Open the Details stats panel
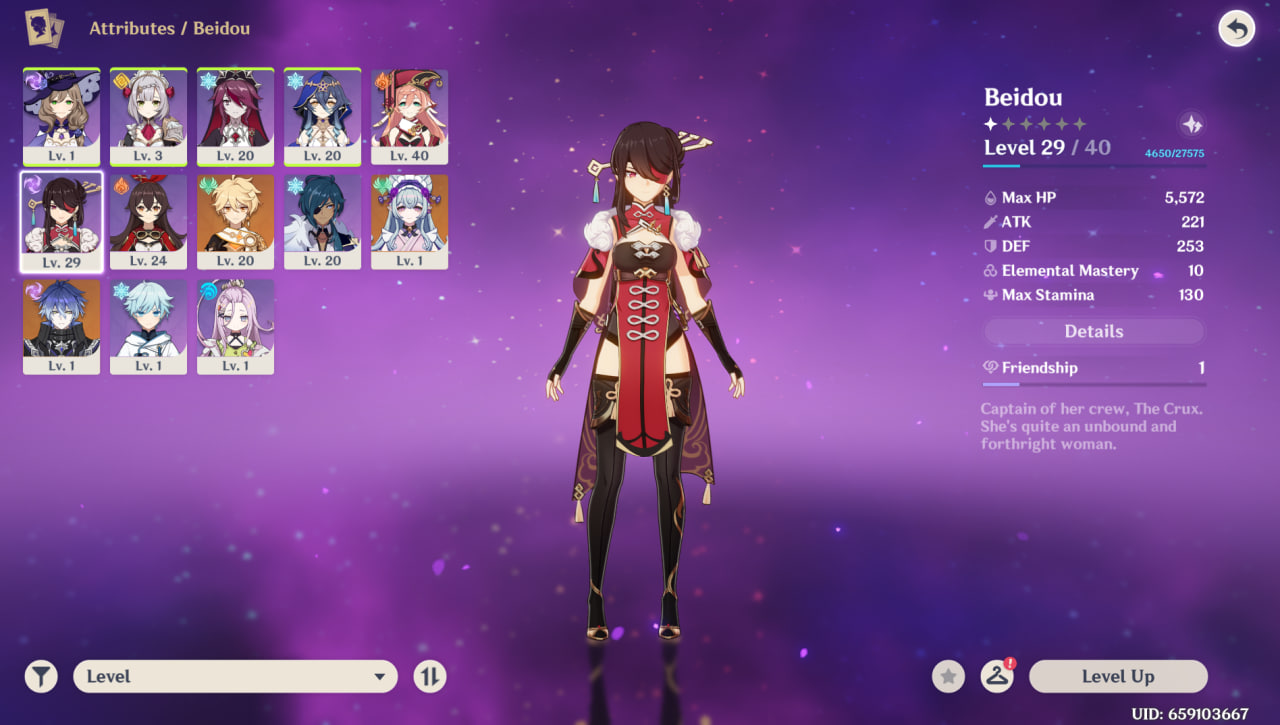The image size is (1280, 725). click(x=1093, y=332)
